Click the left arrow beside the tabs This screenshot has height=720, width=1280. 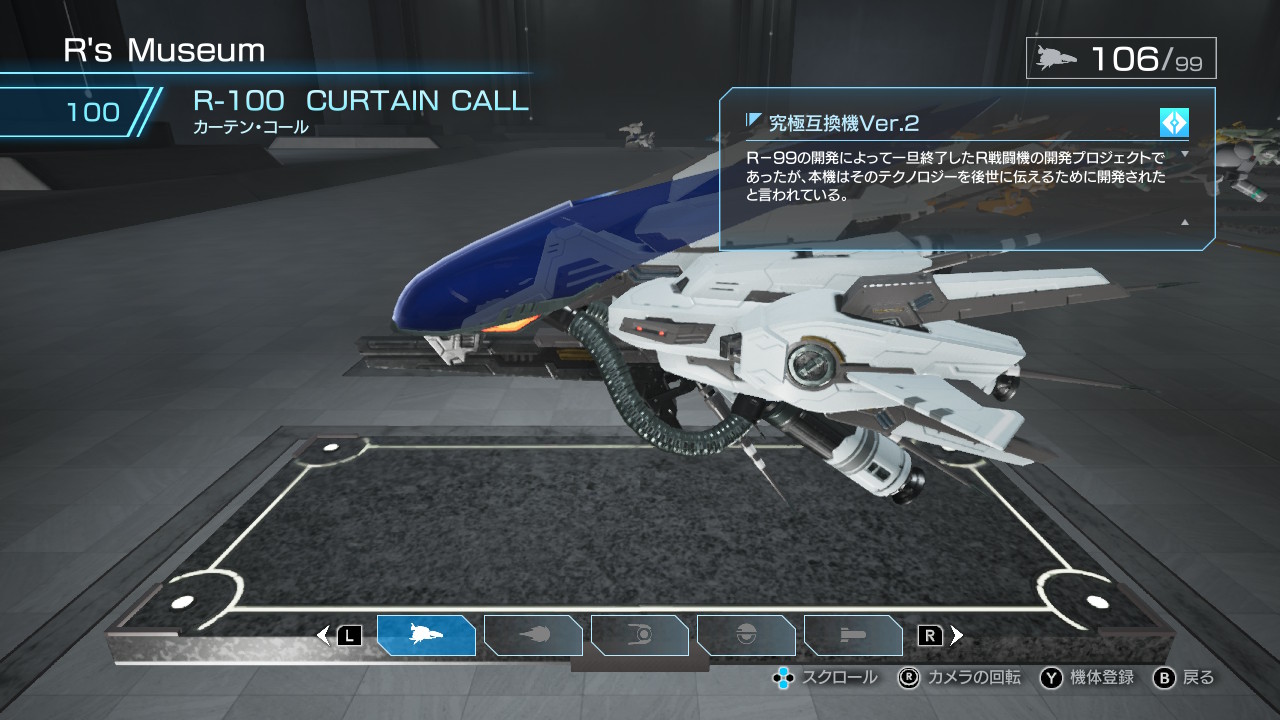click(323, 635)
